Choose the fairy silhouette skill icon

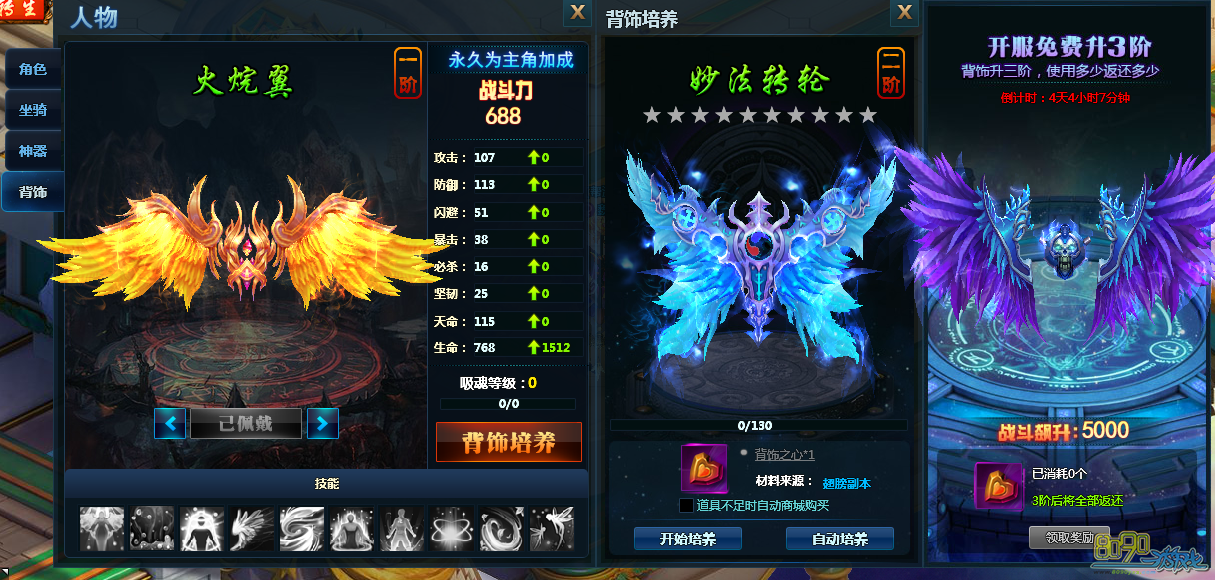point(552,528)
